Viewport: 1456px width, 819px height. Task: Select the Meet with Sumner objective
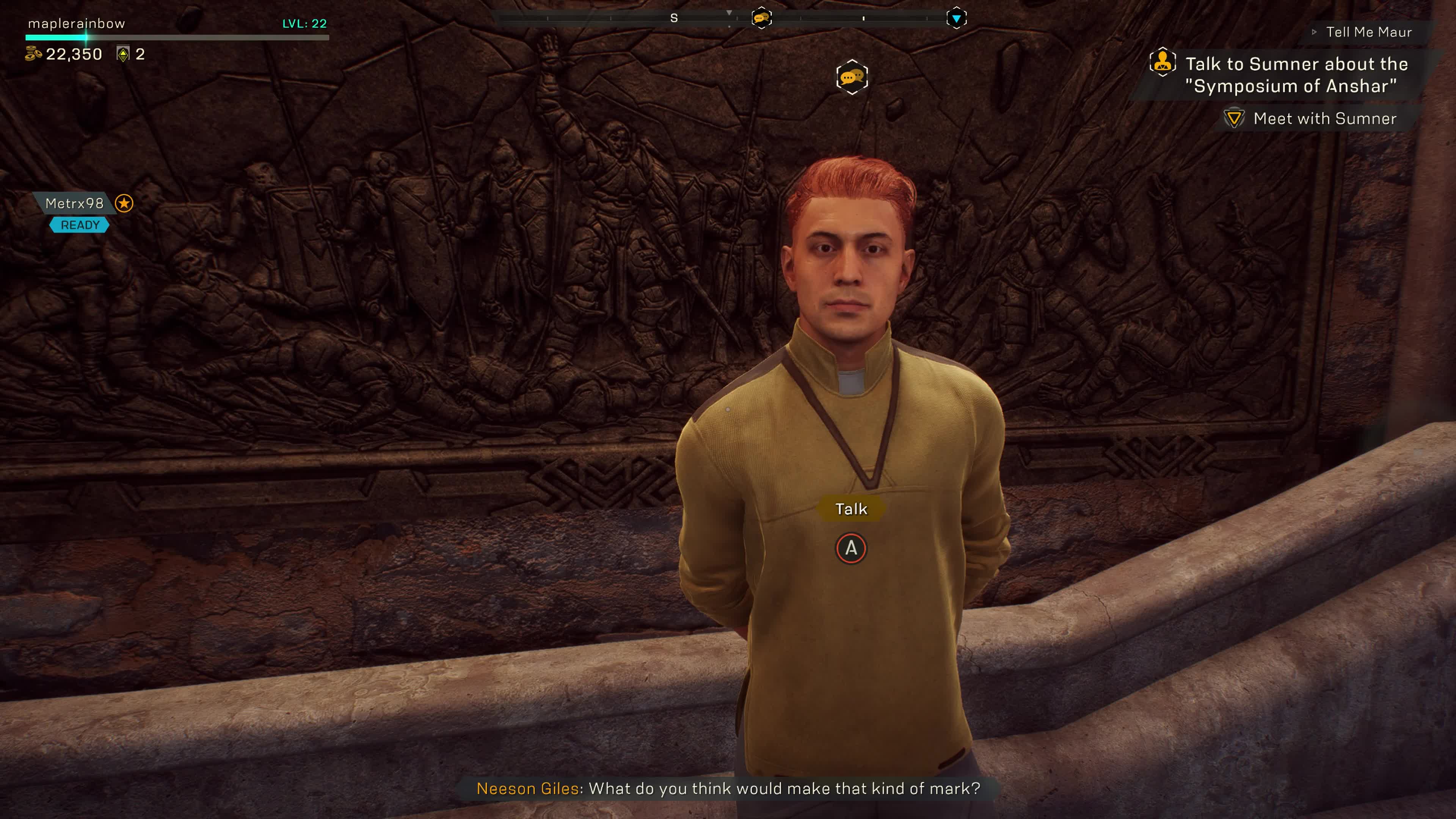point(1324,119)
